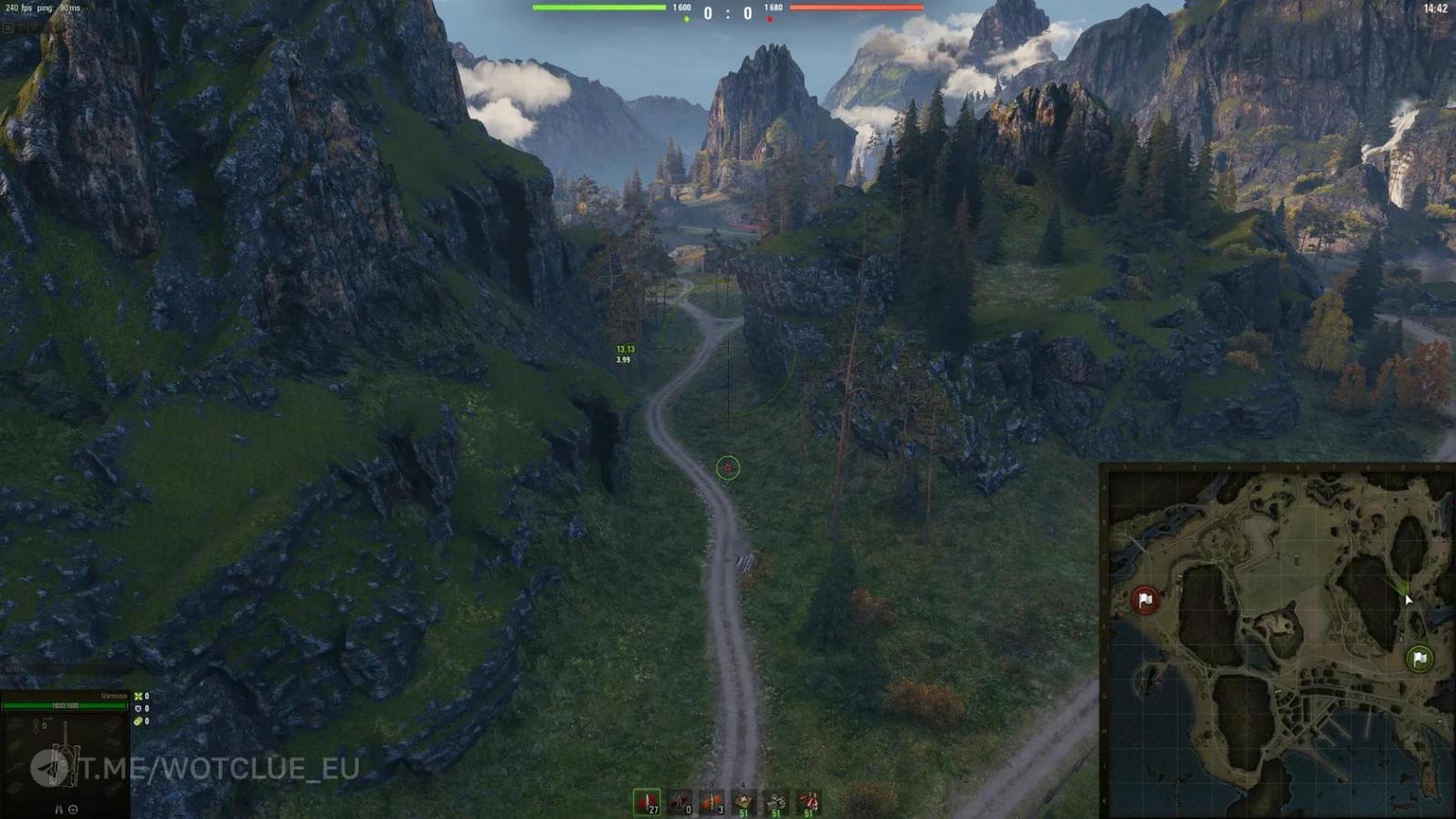The image size is (1456, 819).
Task: Toggle the binocular vision indicator
Action: pyautogui.click(x=58, y=809)
